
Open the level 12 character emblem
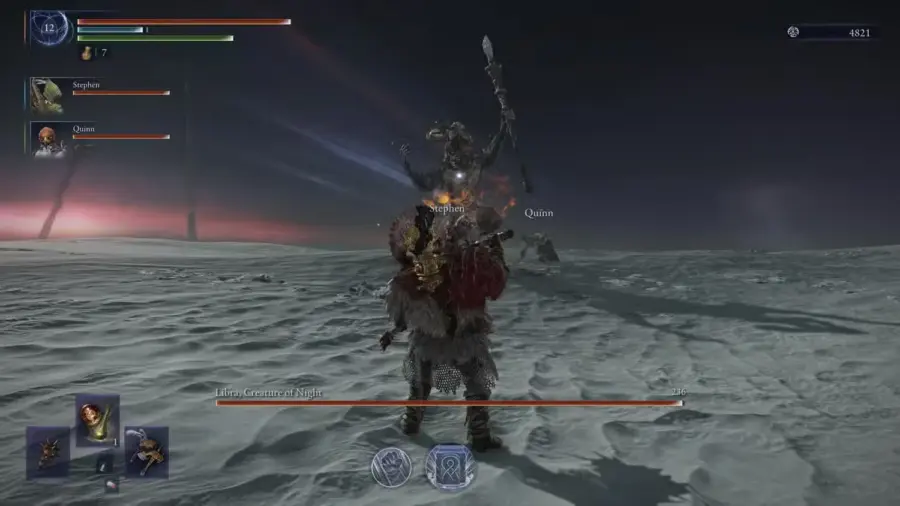[49, 29]
